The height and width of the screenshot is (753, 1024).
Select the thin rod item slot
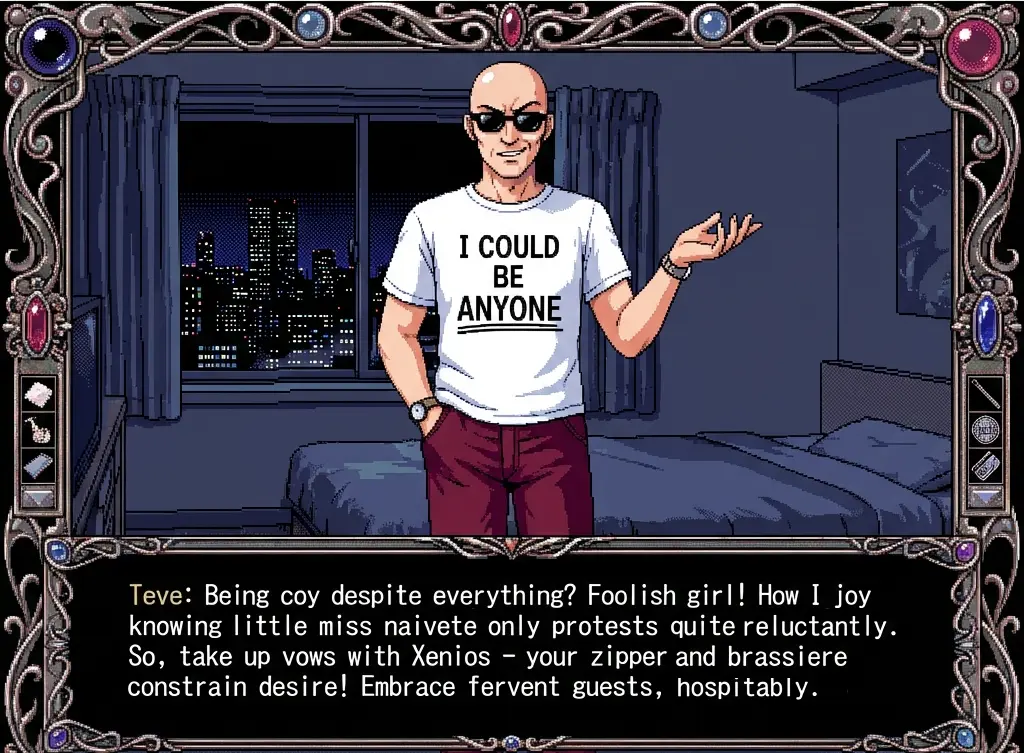pyautogui.click(x=986, y=393)
